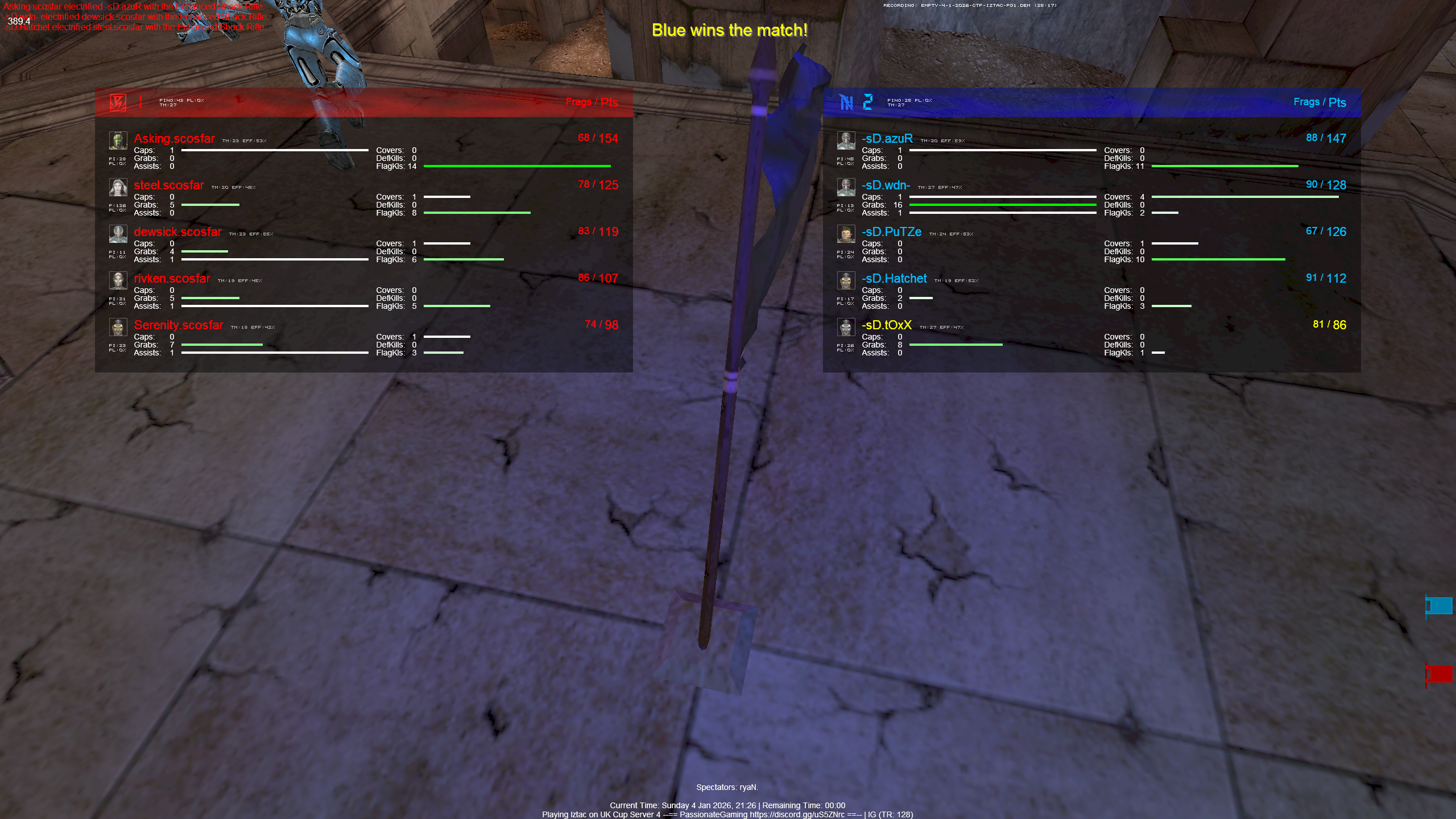This screenshot has height=819, width=1456.
Task: Select -sD.azuR's avatar portrait
Action: click(x=846, y=140)
